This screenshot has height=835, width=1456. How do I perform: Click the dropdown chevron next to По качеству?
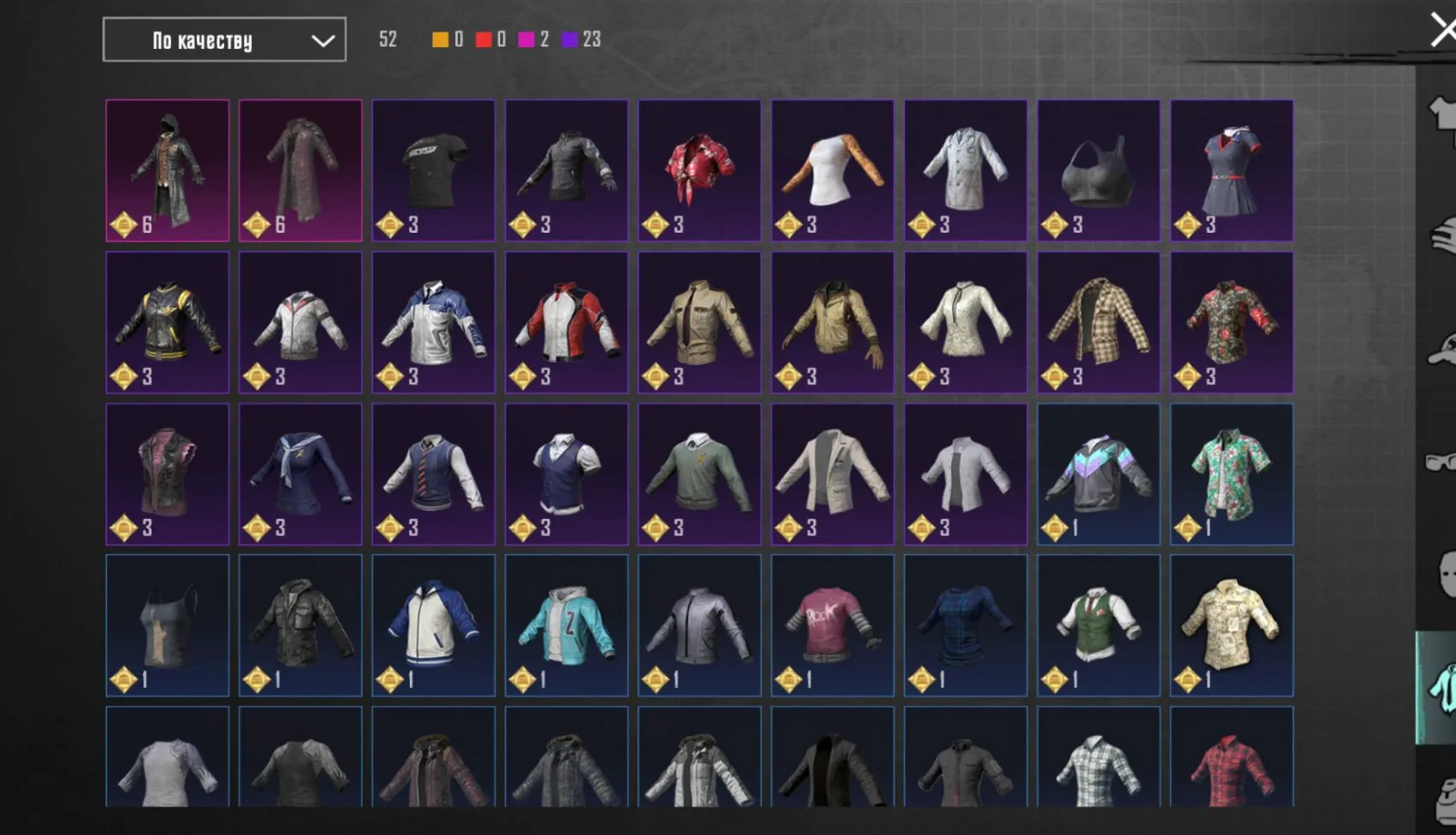pos(321,40)
